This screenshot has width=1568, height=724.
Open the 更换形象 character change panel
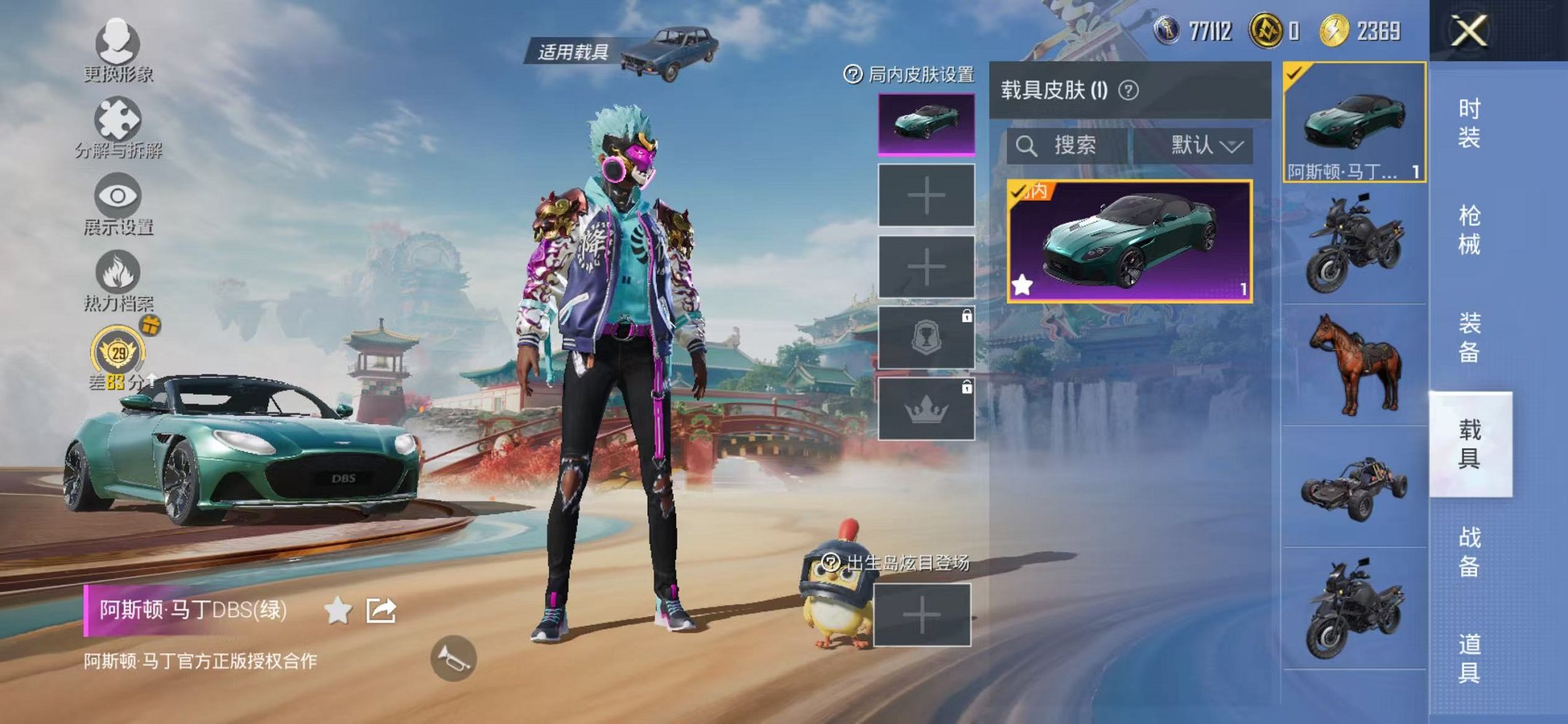click(x=119, y=55)
